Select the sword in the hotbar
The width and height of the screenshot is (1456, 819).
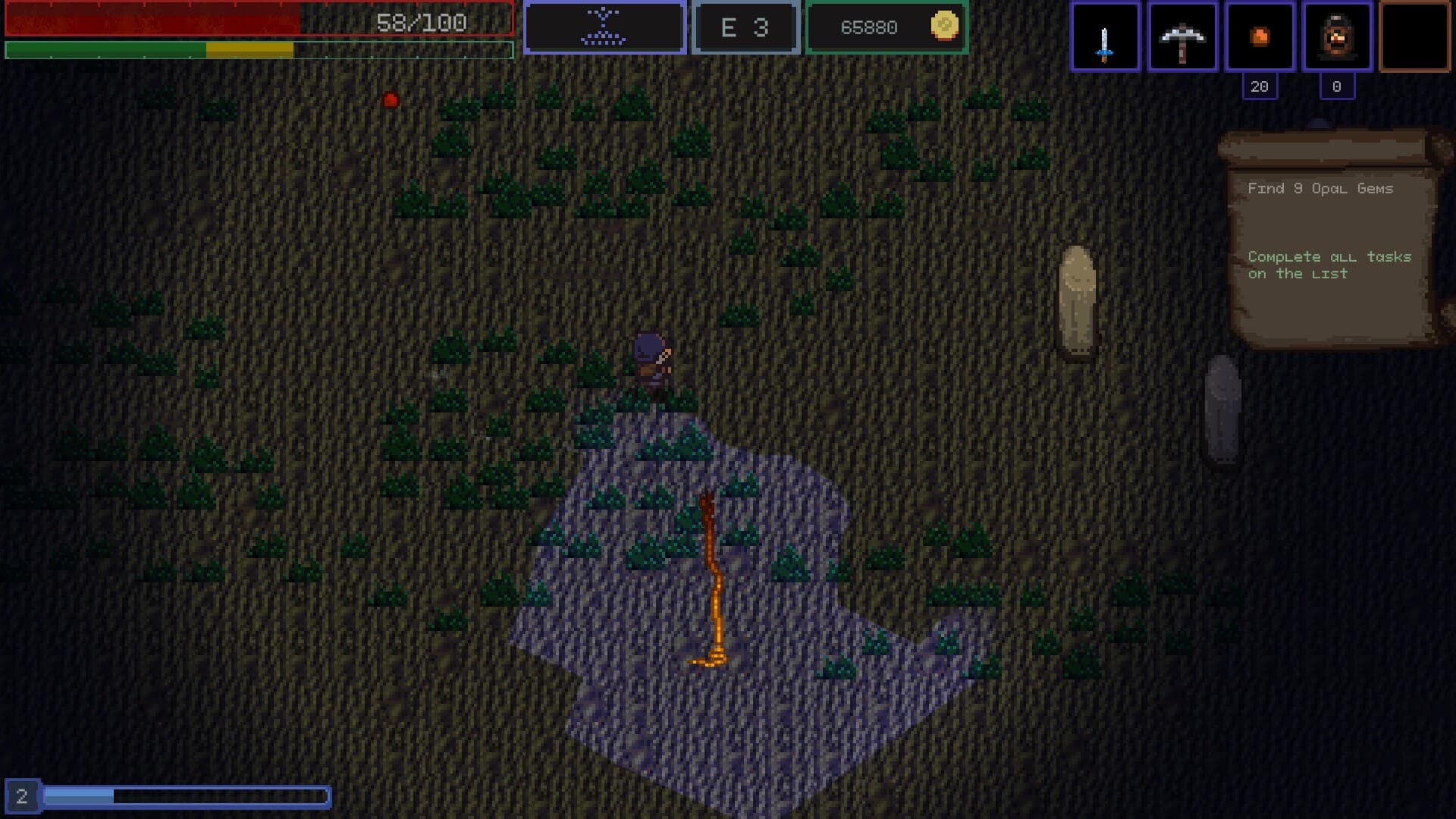(x=1104, y=37)
